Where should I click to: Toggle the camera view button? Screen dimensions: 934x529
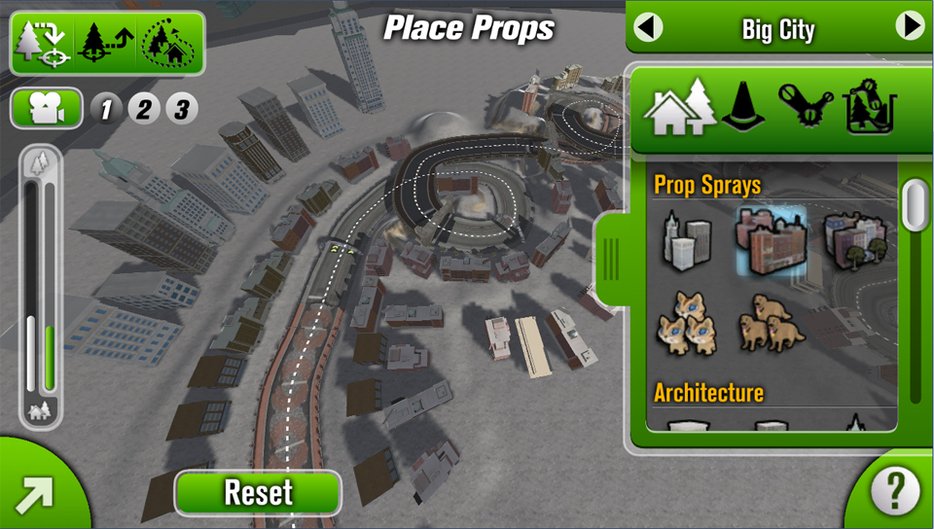(x=46, y=108)
